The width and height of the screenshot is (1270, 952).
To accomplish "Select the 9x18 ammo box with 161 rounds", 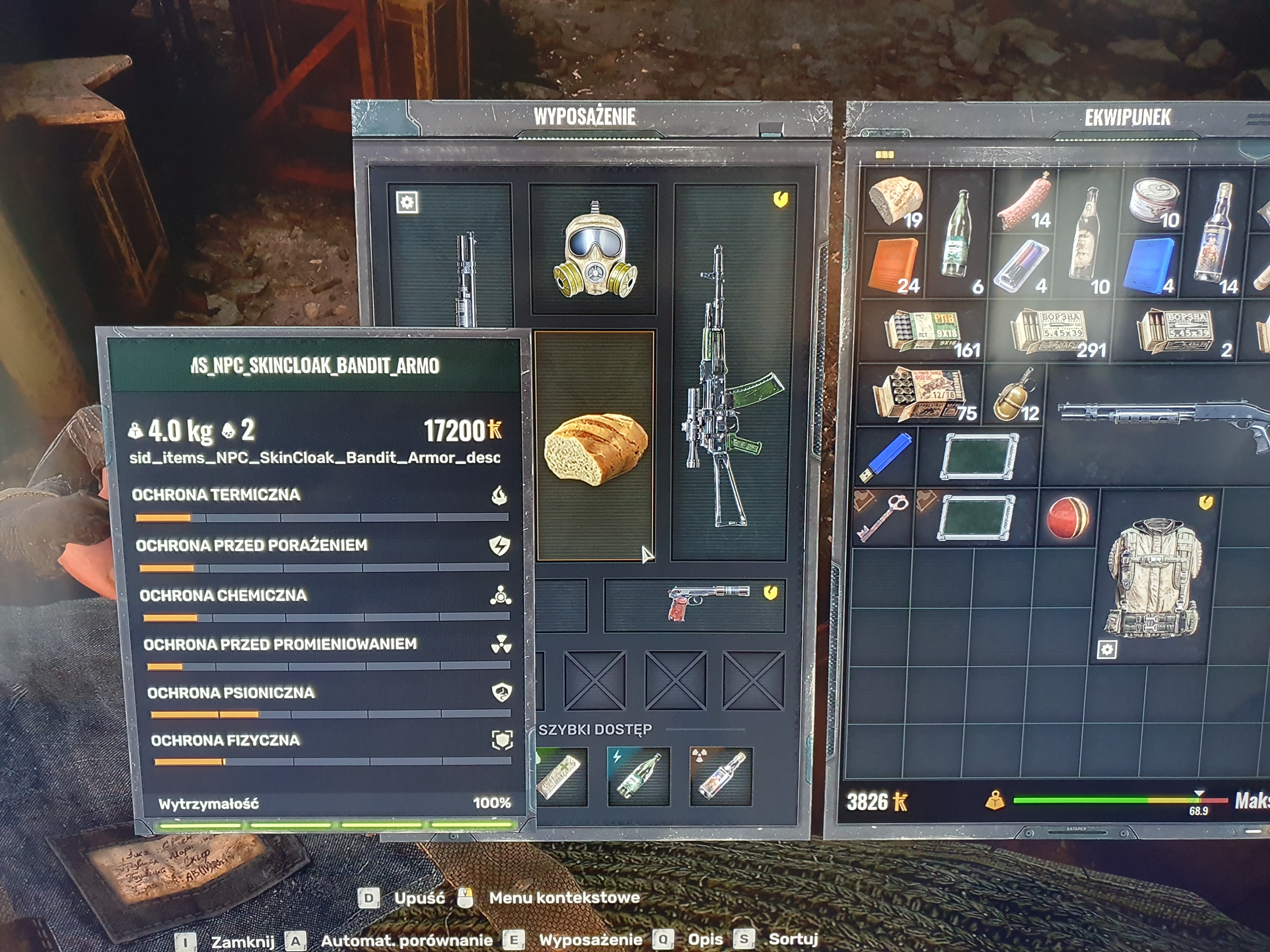I will point(924,332).
